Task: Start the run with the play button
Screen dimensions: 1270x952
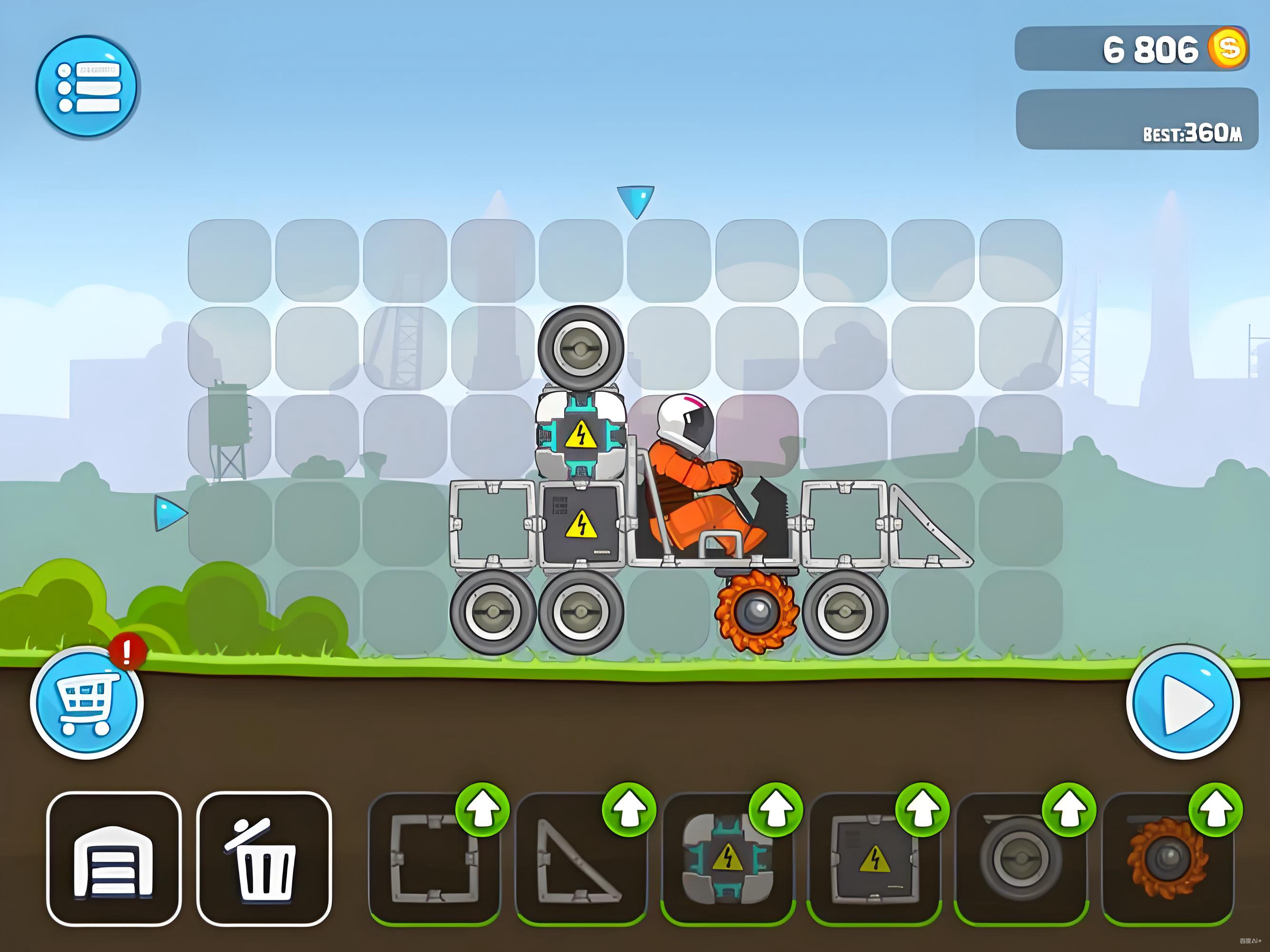Action: coord(1183,703)
